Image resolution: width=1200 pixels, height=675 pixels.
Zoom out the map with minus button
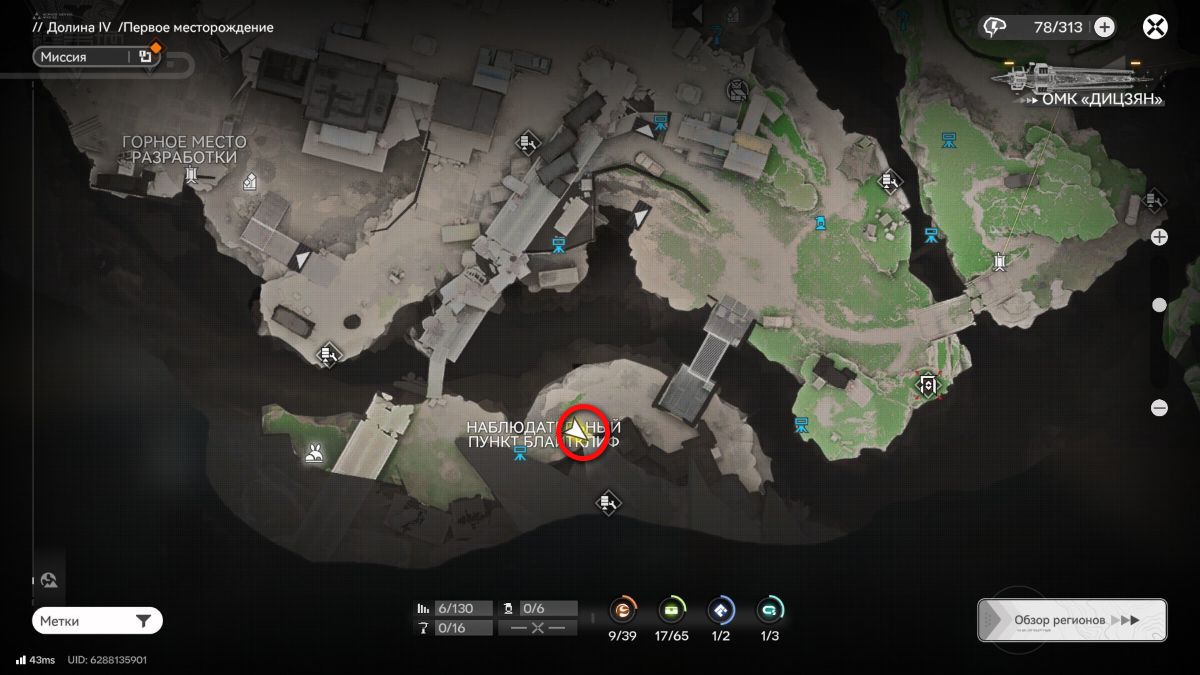click(1159, 408)
